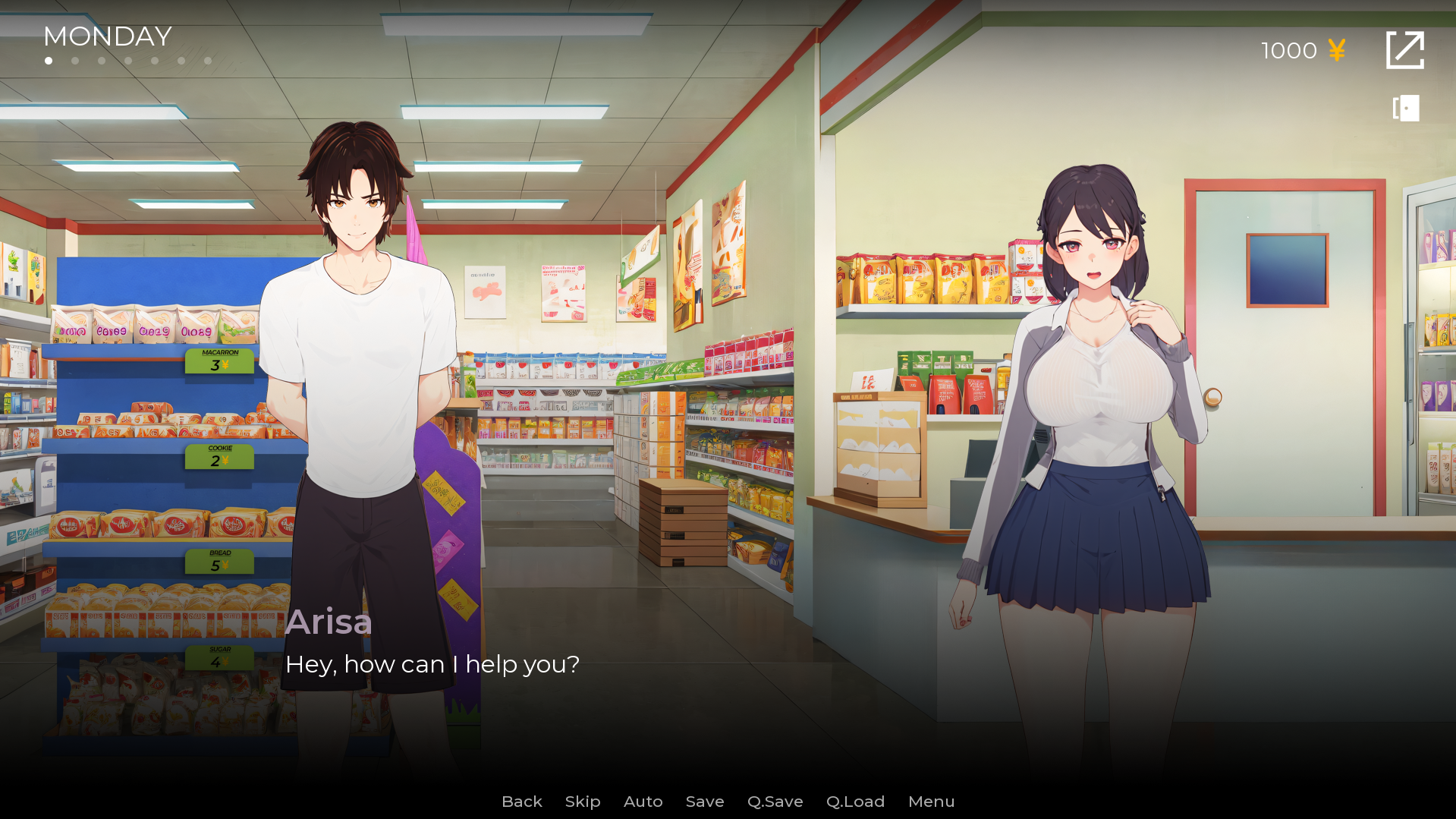
Task: Go back to the previous dialogue line
Action: coord(521,802)
